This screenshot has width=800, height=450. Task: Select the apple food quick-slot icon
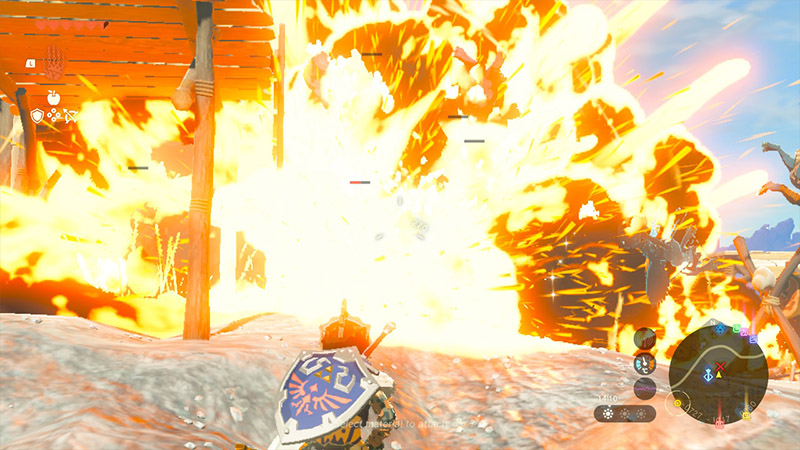pos(53,96)
